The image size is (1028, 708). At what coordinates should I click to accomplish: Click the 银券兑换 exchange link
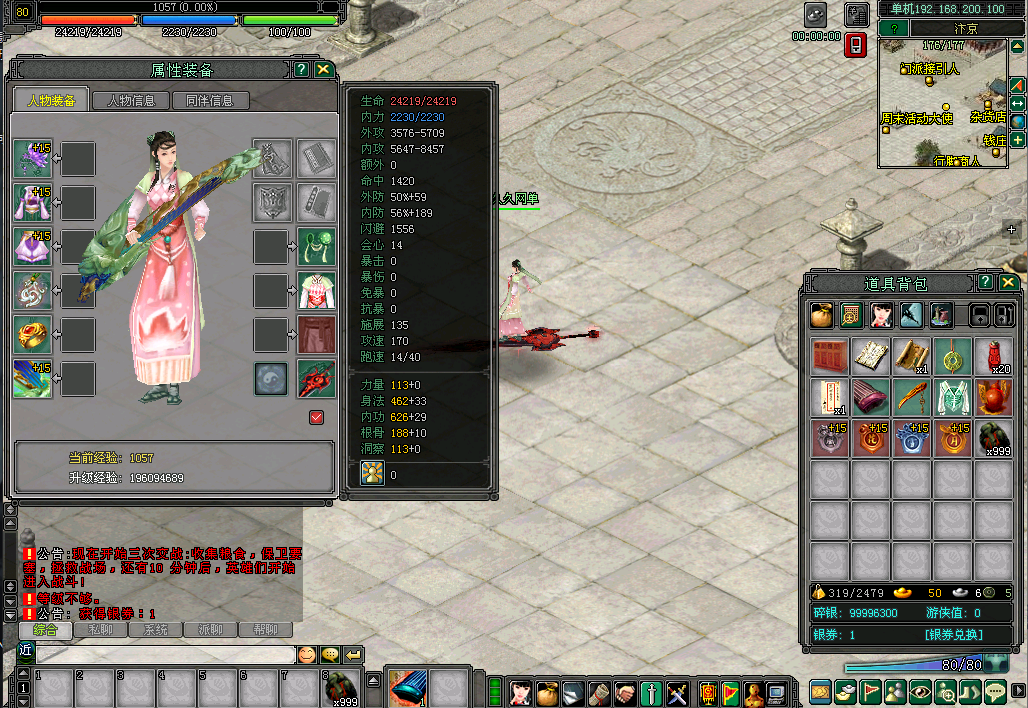coord(953,635)
